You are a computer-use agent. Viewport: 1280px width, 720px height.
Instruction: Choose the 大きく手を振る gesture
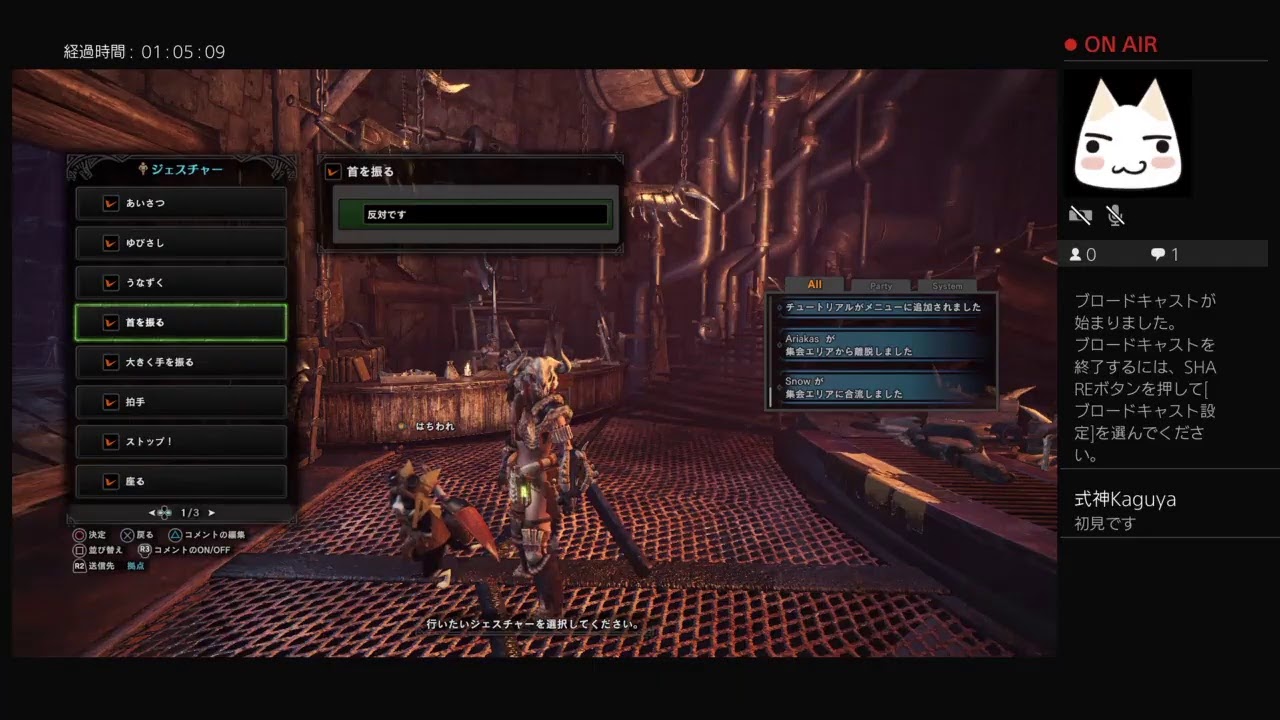tap(181, 362)
